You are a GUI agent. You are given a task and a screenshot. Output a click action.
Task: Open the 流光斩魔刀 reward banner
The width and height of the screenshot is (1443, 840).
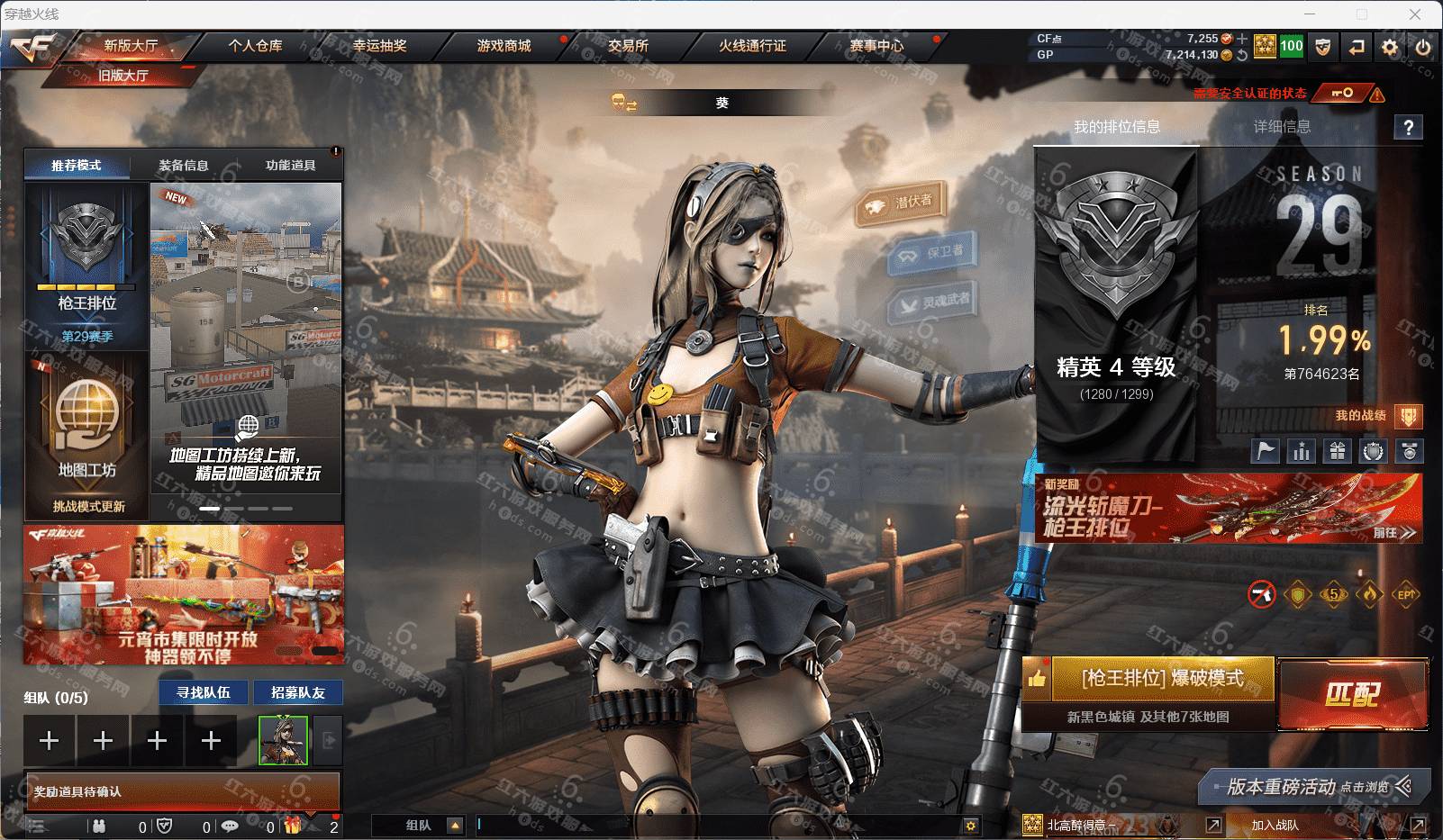[x=1228, y=509]
